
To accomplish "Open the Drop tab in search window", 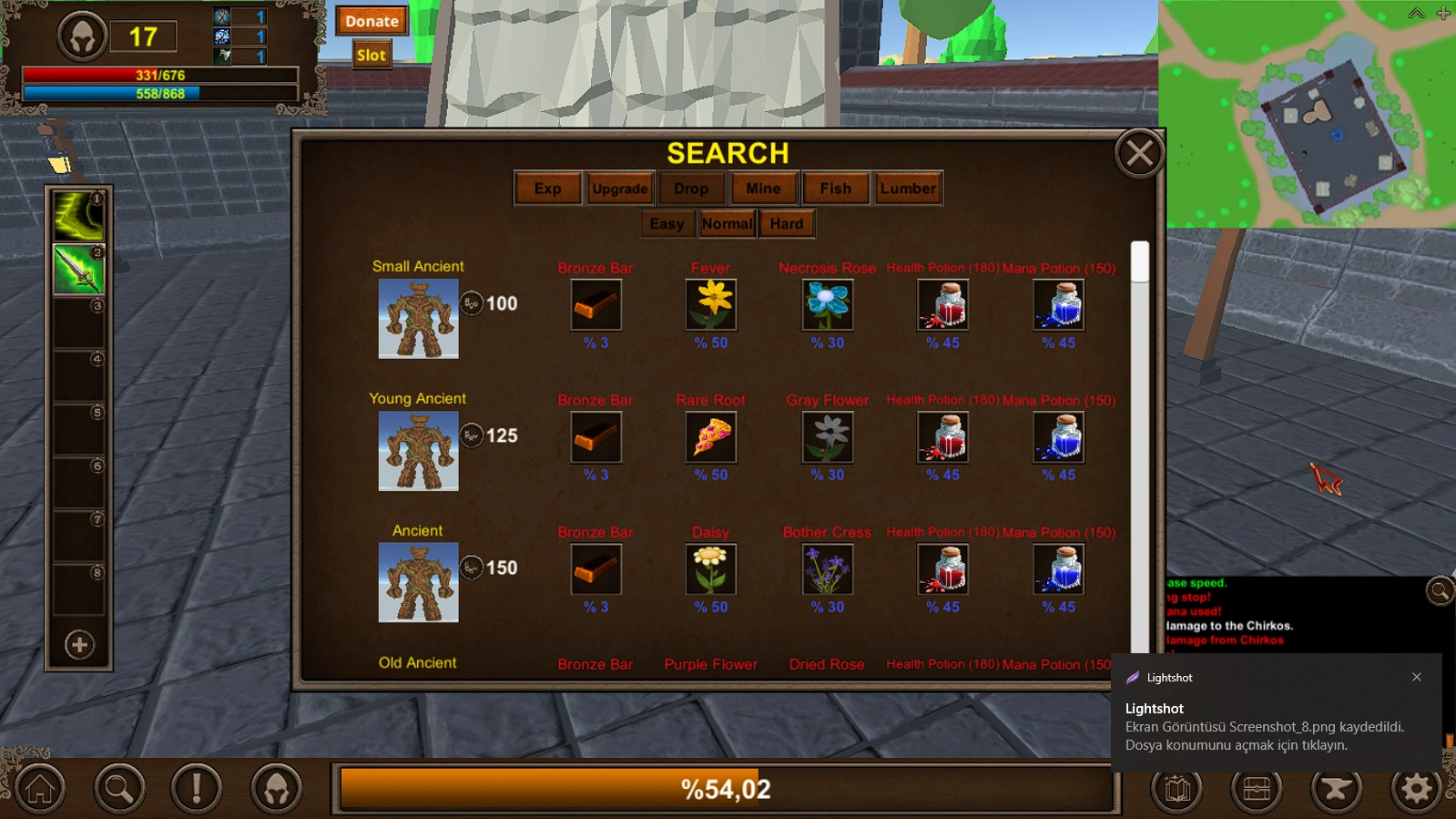I will pos(691,189).
